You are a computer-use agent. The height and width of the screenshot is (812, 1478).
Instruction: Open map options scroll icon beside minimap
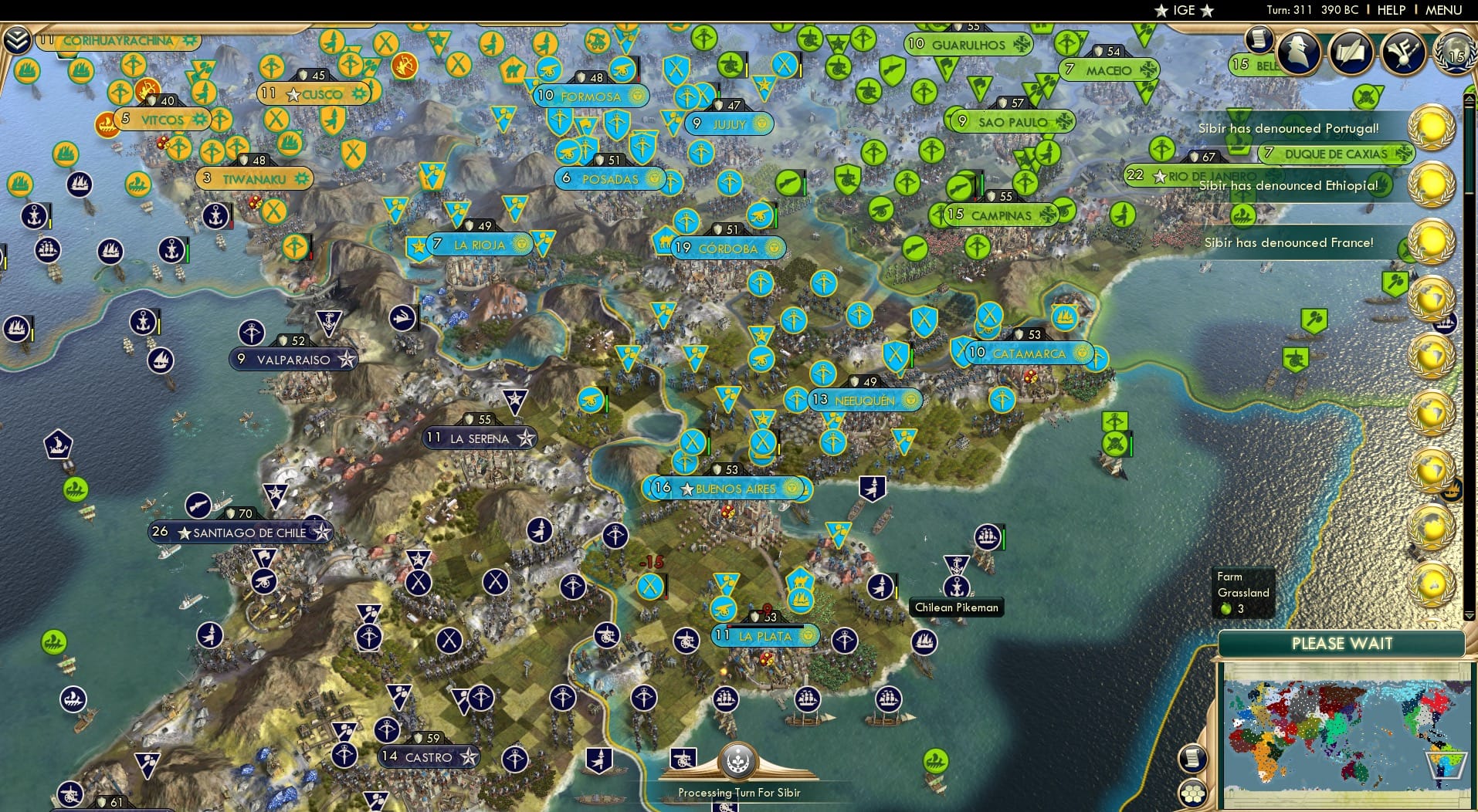click(1193, 760)
